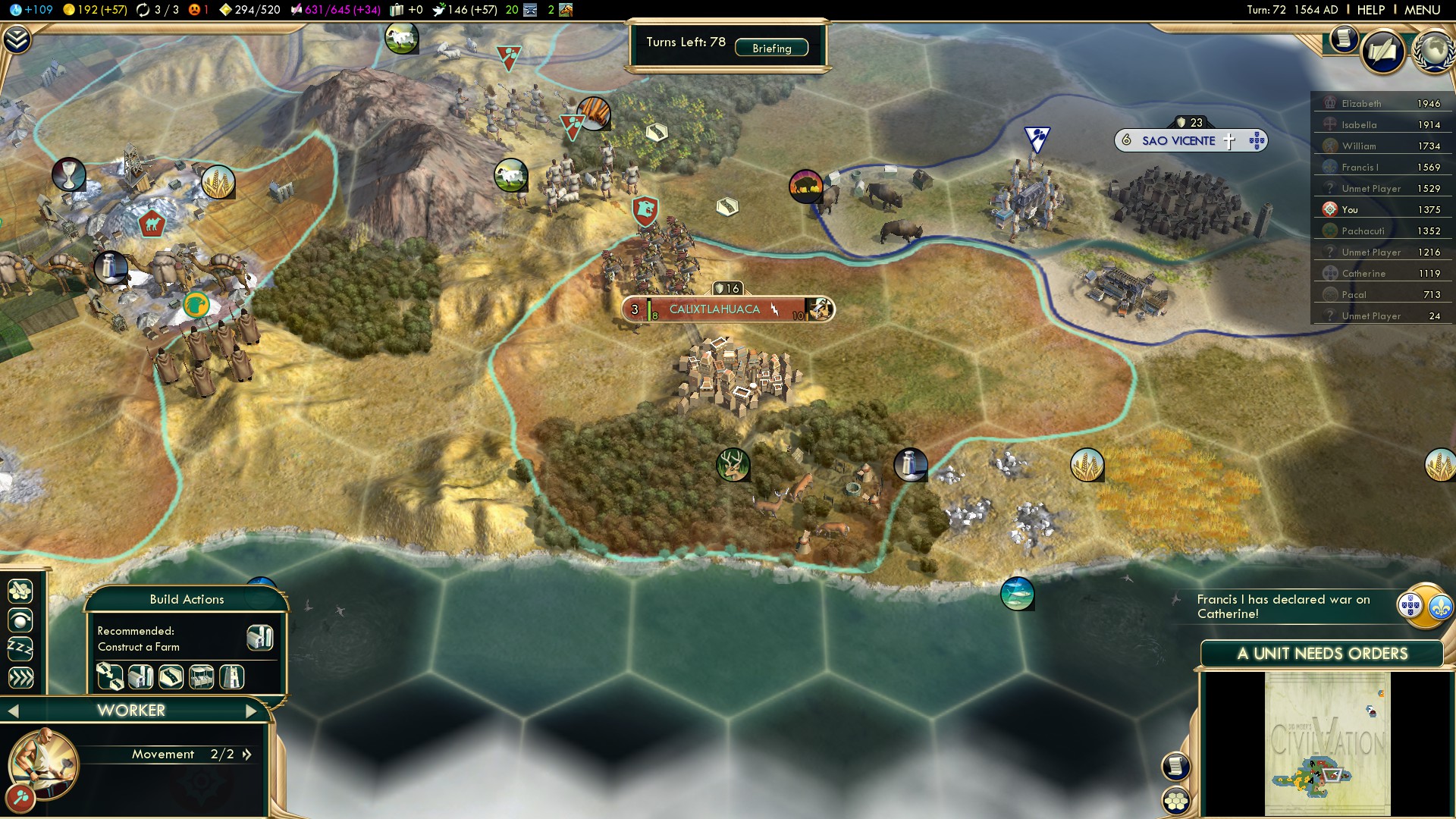Viewport: 1456px width, 819px height.
Task: Choose the fort build action
Action: click(231, 676)
